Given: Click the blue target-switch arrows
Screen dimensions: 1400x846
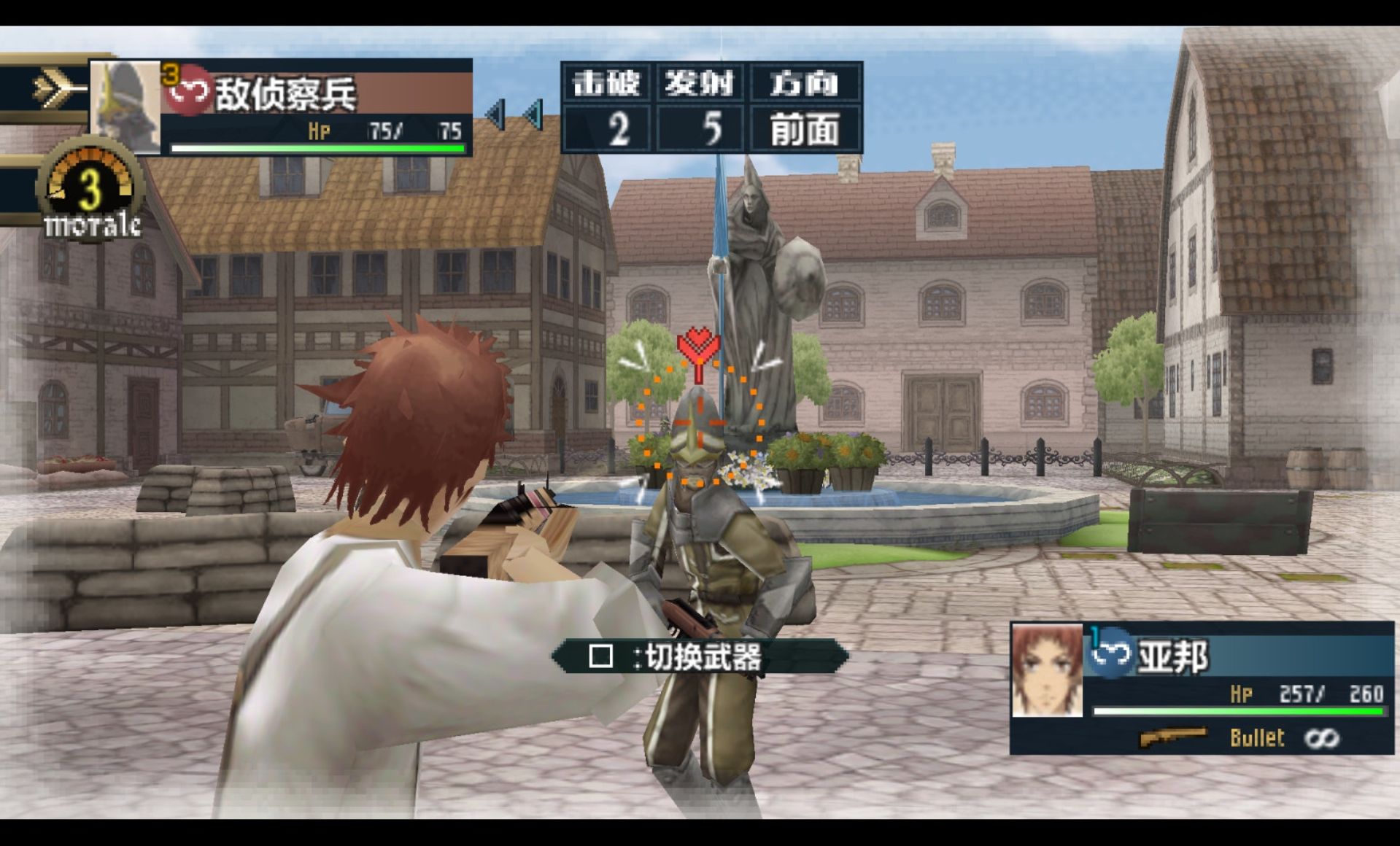Looking at the screenshot, I should click(x=515, y=115).
